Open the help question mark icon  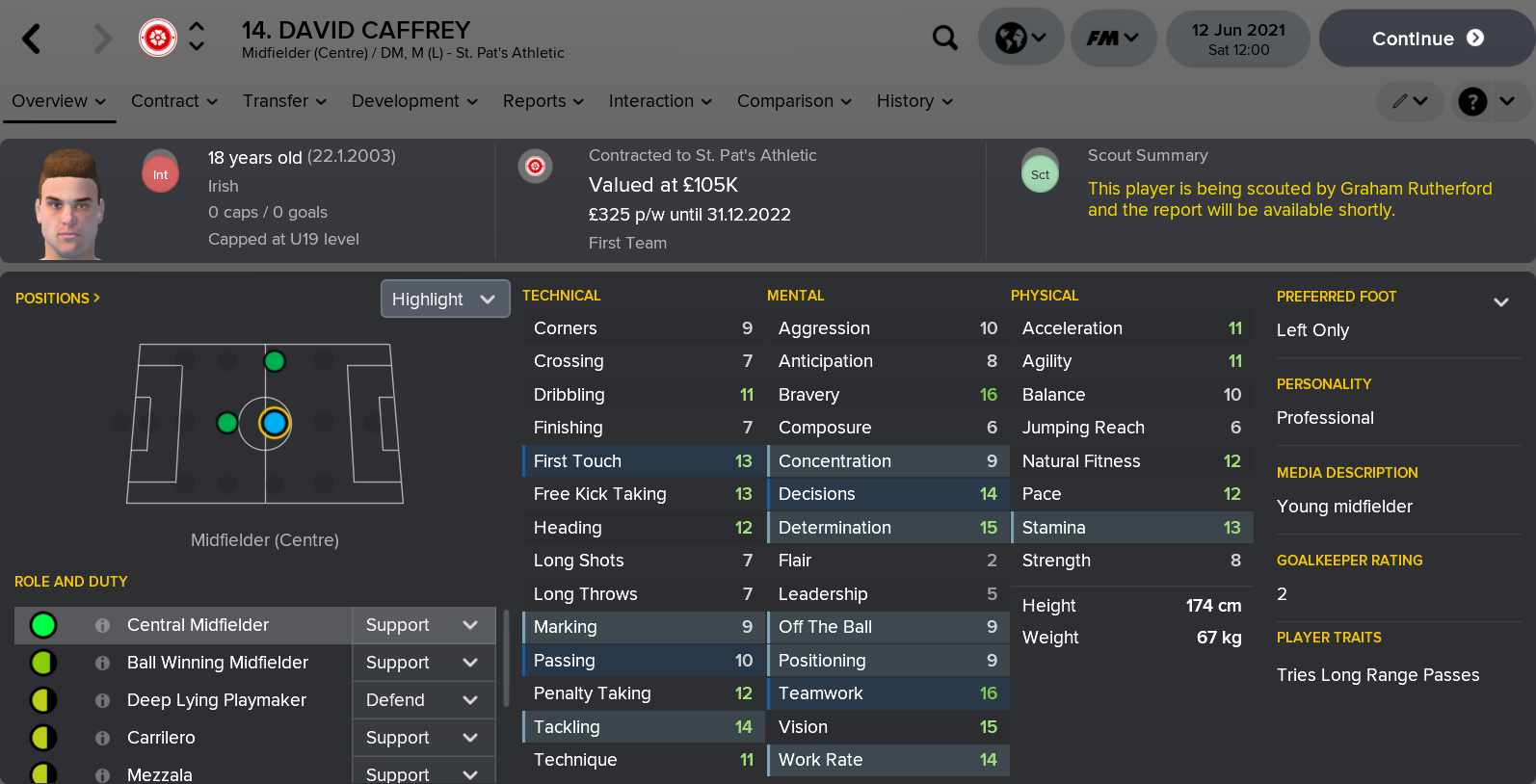[1472, 101]
